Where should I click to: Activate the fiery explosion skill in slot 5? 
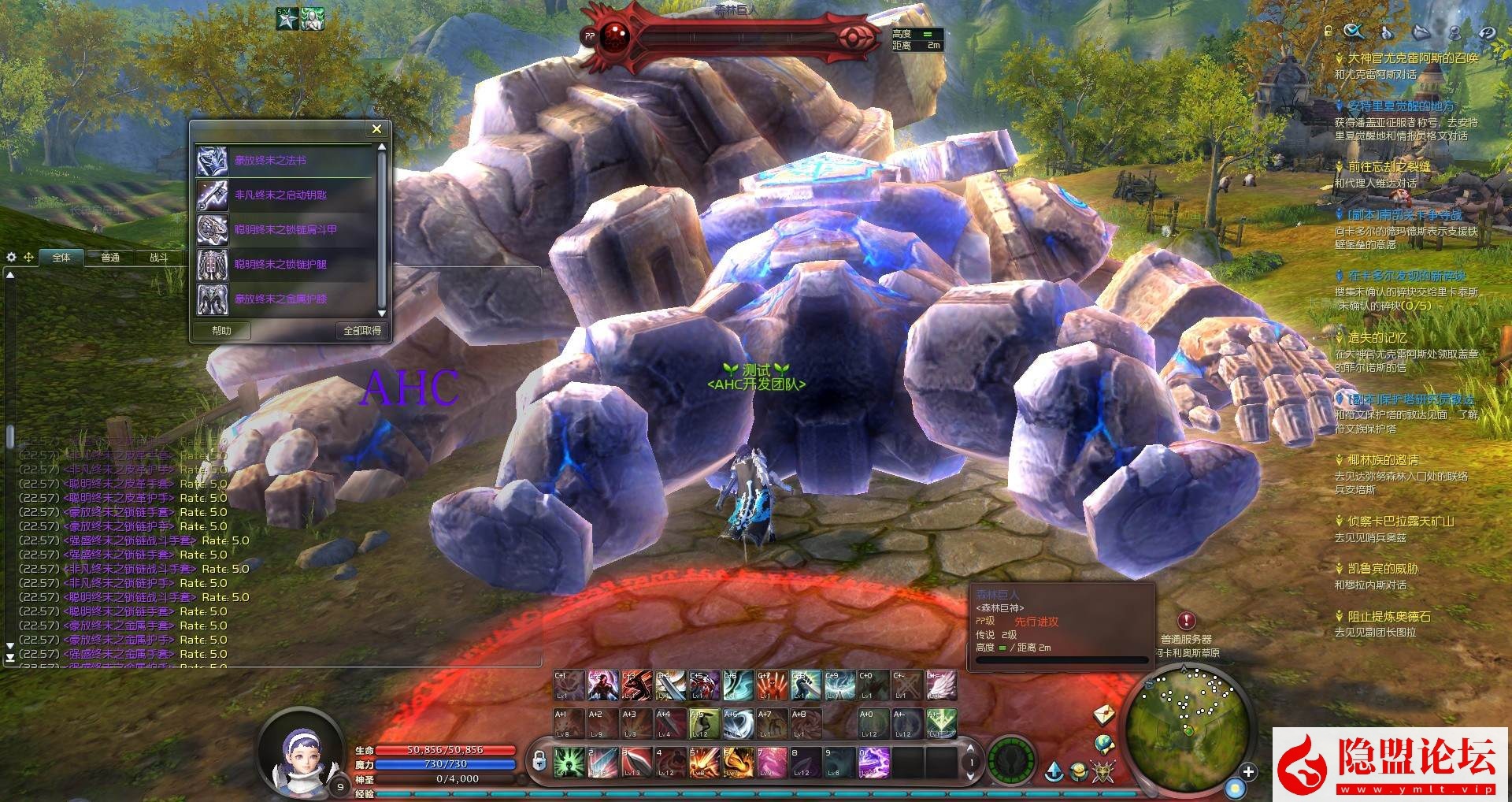pos(704,762)
